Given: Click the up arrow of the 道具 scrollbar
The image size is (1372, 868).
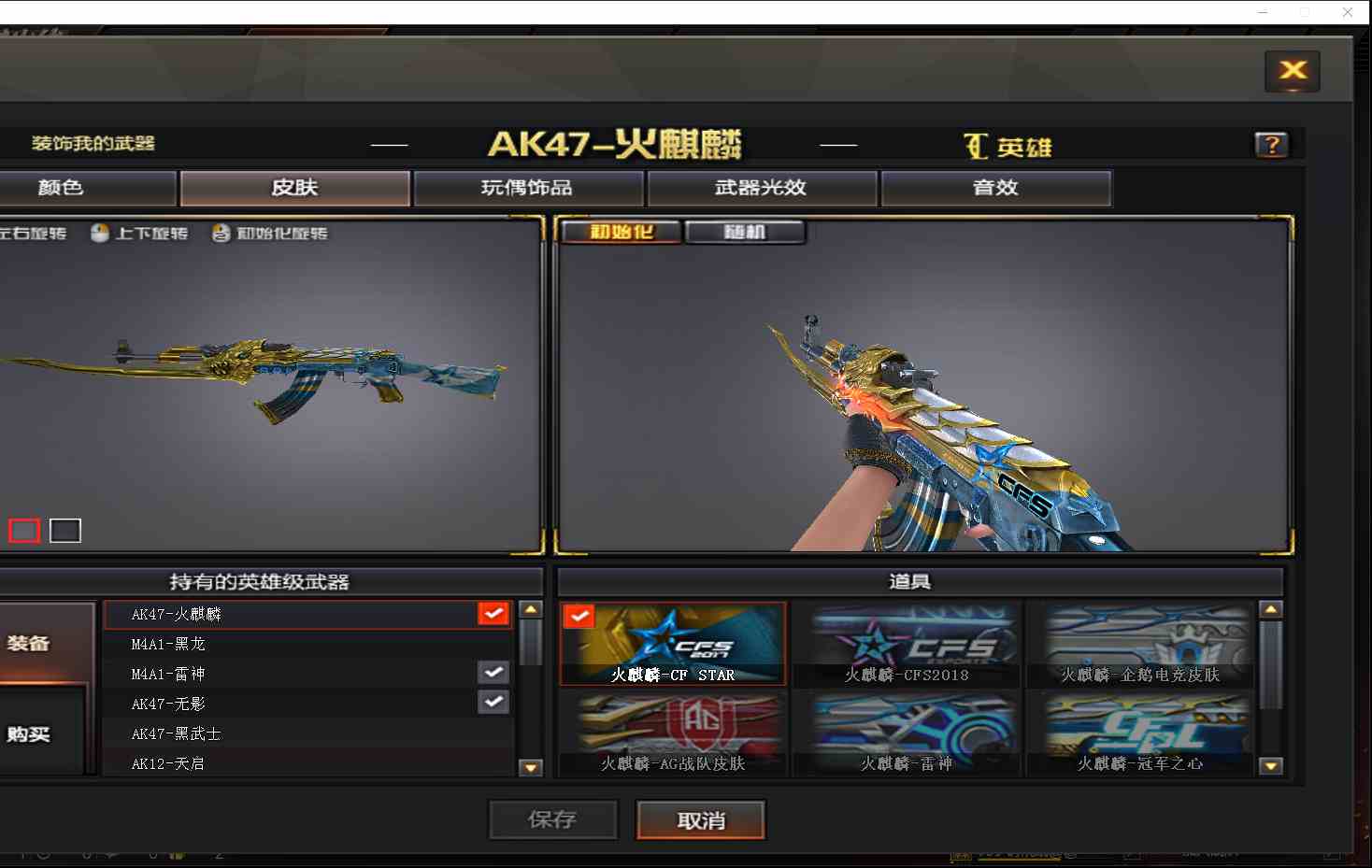Looking at the screenshot, I should coord(1271,608).
